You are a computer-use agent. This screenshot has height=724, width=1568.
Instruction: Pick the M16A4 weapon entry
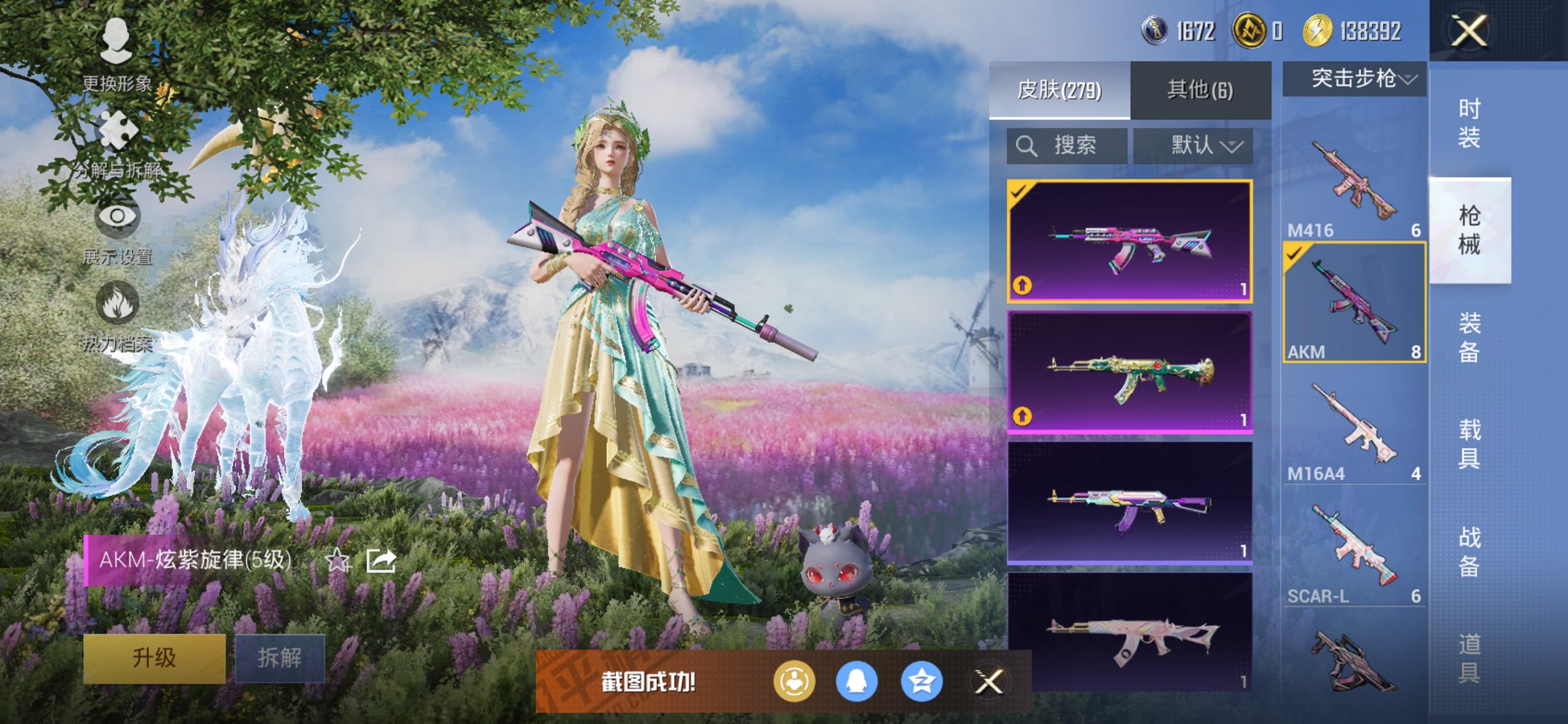click(1354, 430)
